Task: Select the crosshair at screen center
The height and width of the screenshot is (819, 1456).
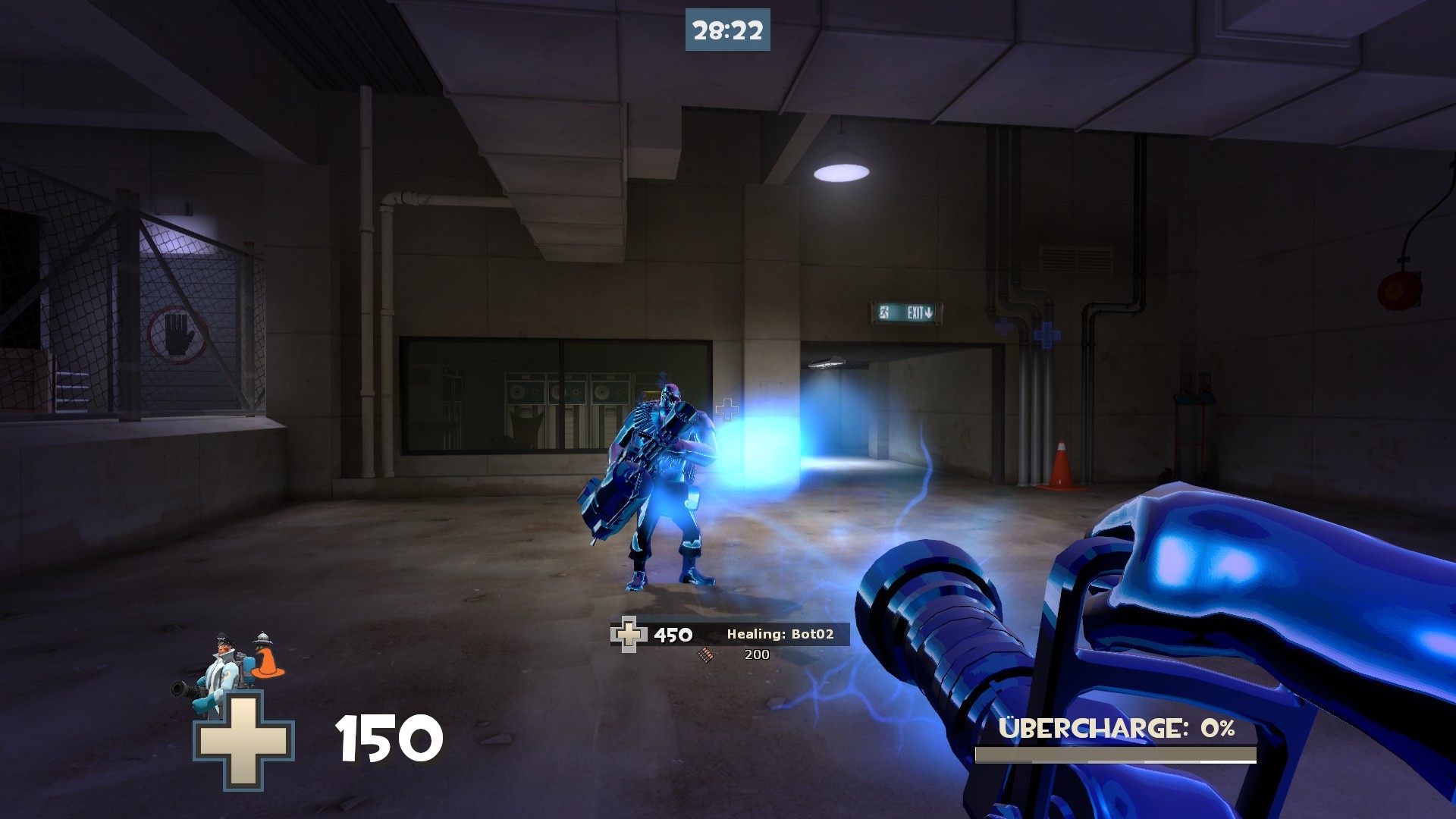Action: click(727, 409)
